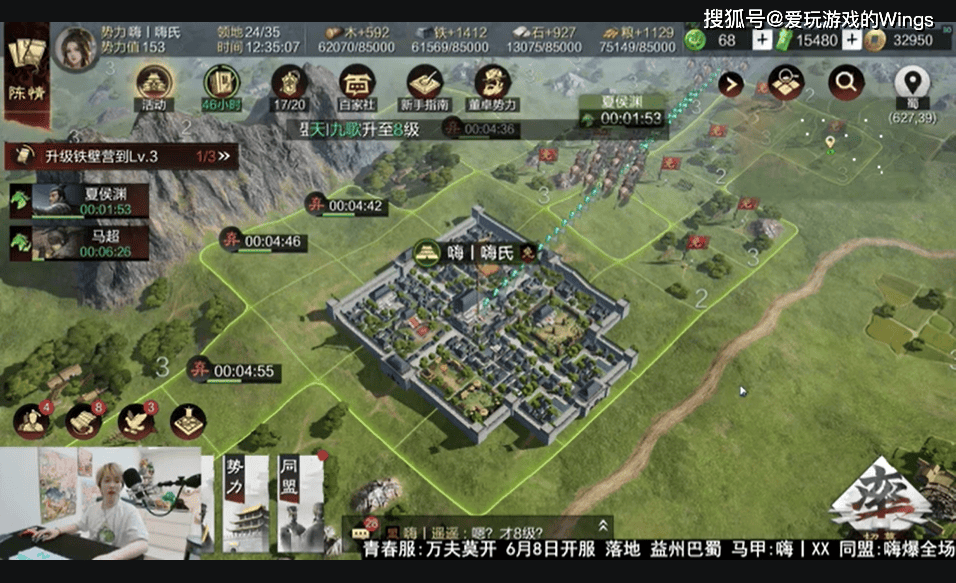Open the 董卓势力 panel
The height and width of the screenshot is (583, 956).
(x=492, y=85)
